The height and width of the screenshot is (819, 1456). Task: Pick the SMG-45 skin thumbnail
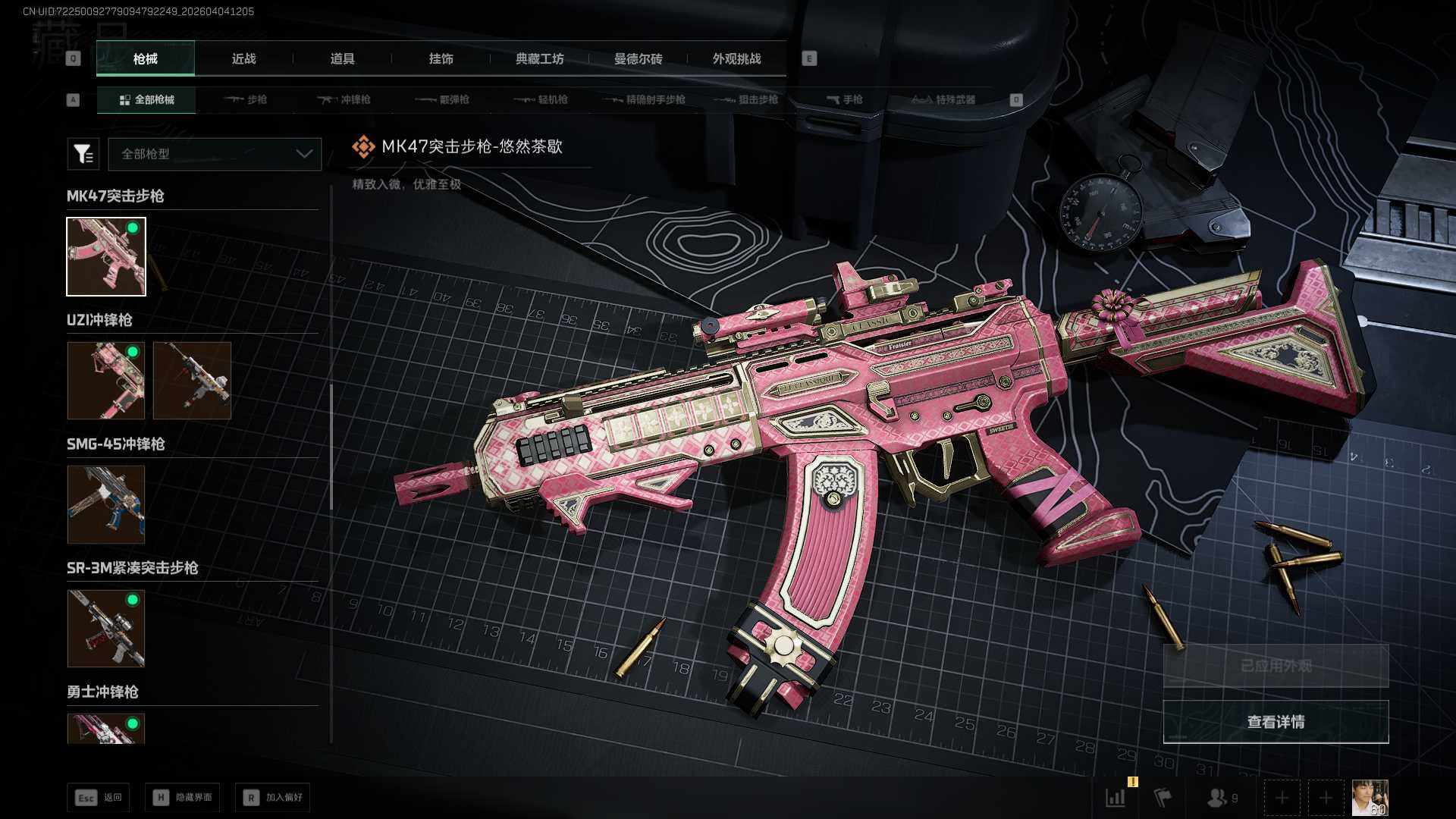(106, 504)
